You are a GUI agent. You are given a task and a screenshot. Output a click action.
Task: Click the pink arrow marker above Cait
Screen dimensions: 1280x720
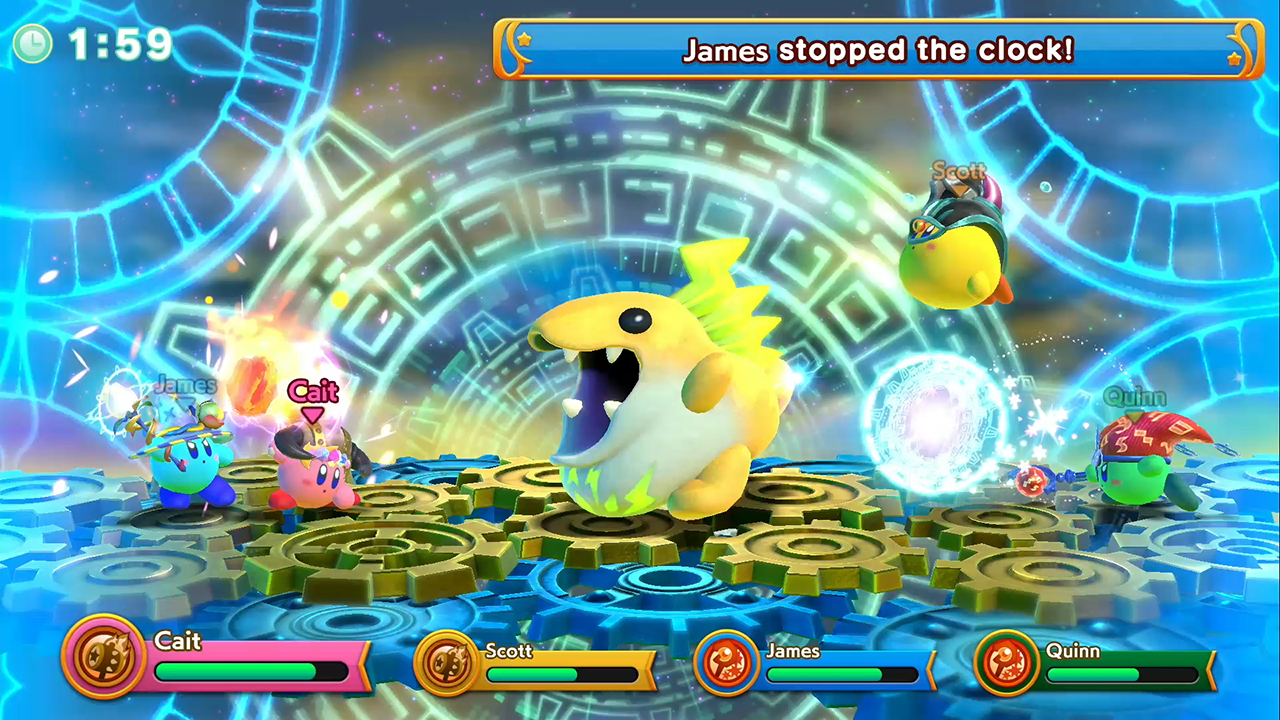[x=312, y=414]
